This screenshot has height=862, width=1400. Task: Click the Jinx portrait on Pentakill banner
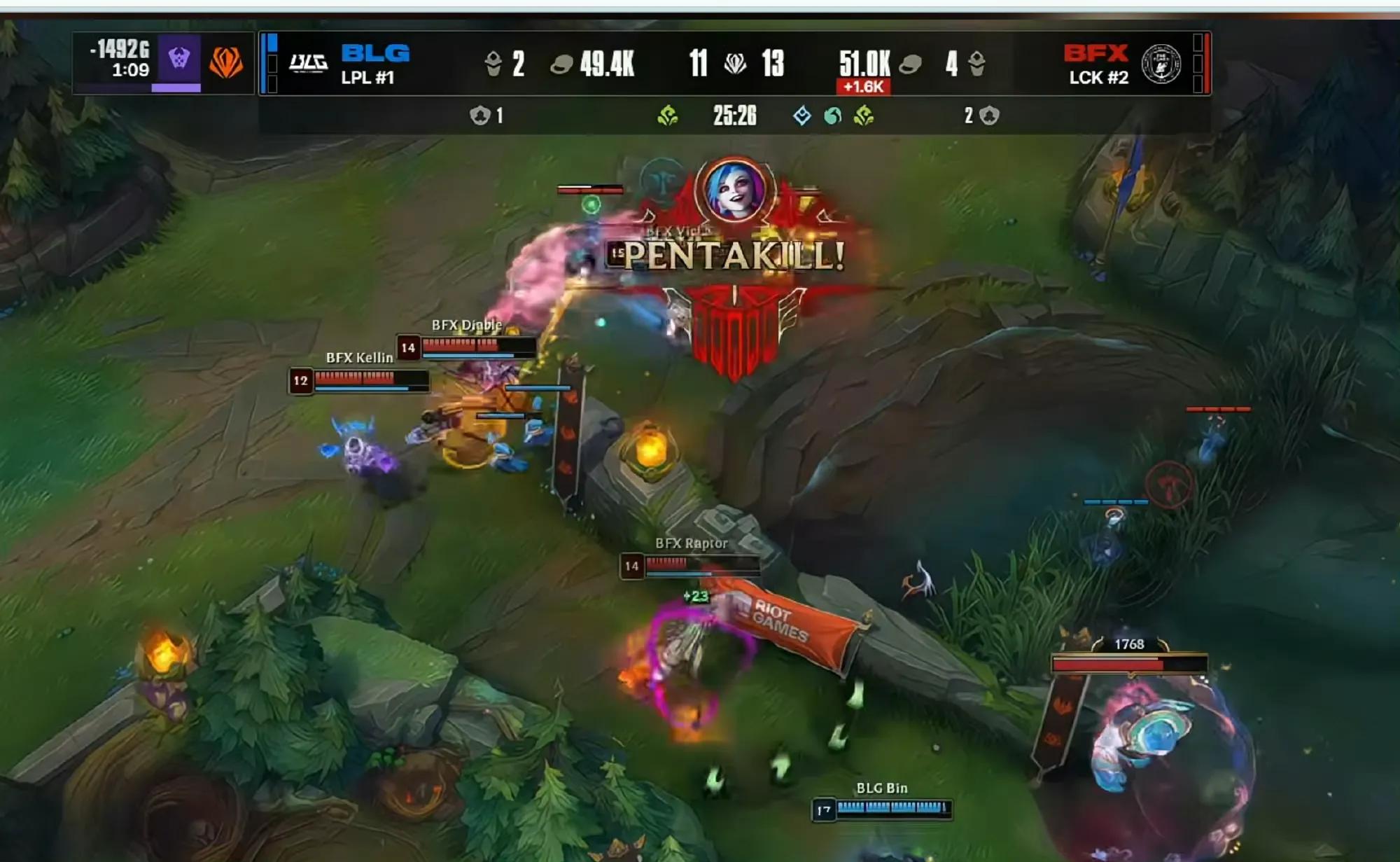(735, 190)
